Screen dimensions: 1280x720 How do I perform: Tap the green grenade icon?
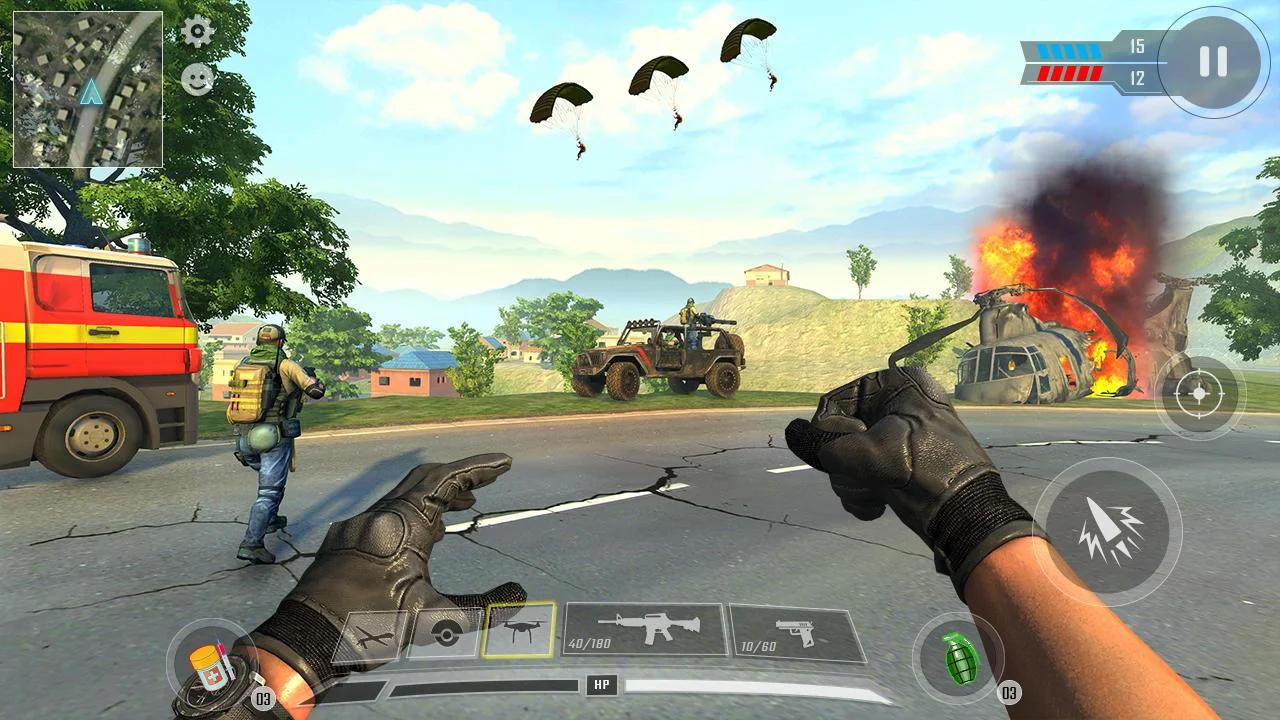962,659
